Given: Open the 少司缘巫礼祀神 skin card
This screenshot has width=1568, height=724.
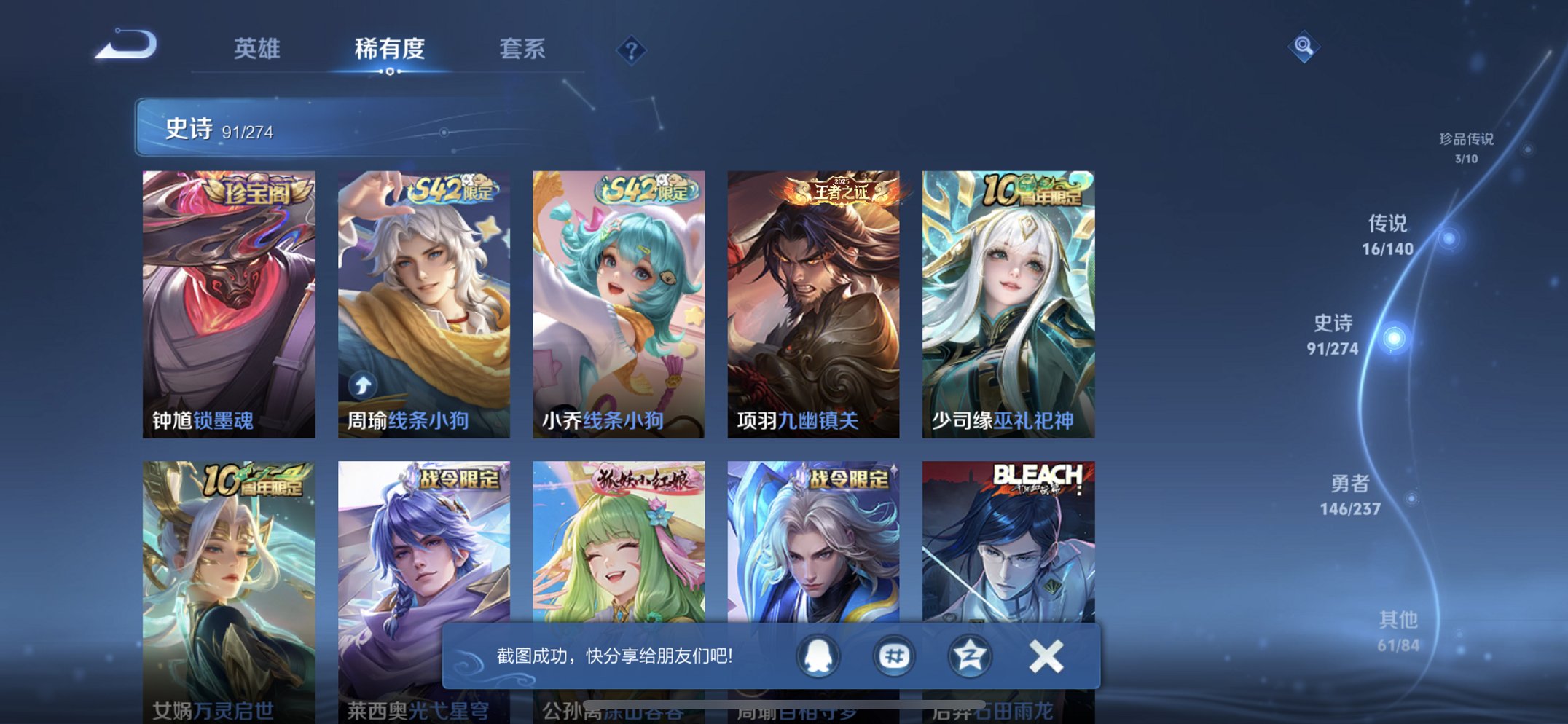Looking at the screenshot, I should 1009,302.
